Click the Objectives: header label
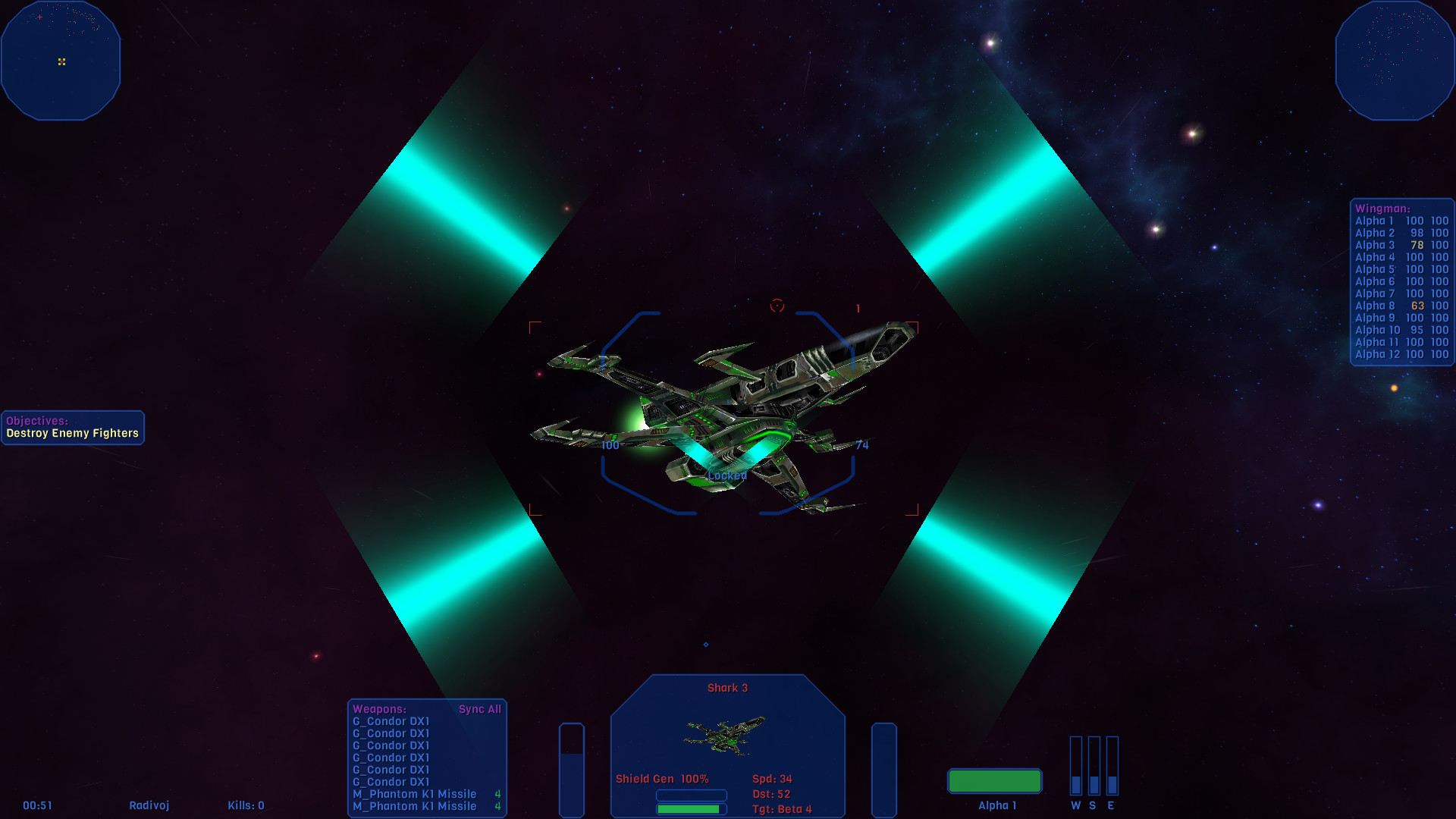 click(x=36, y=422)
